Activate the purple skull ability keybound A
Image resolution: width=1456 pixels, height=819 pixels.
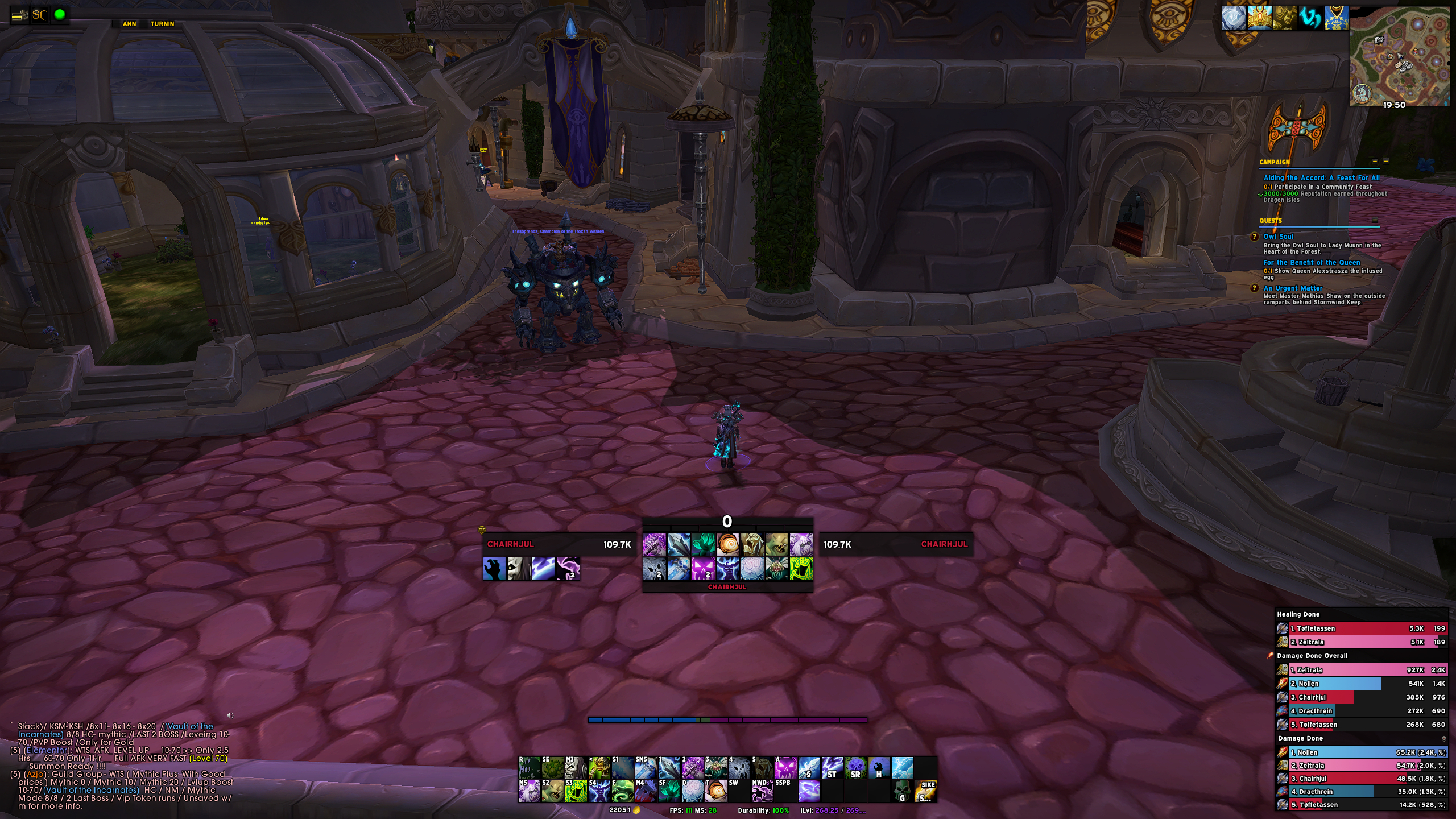click(785, 768)
